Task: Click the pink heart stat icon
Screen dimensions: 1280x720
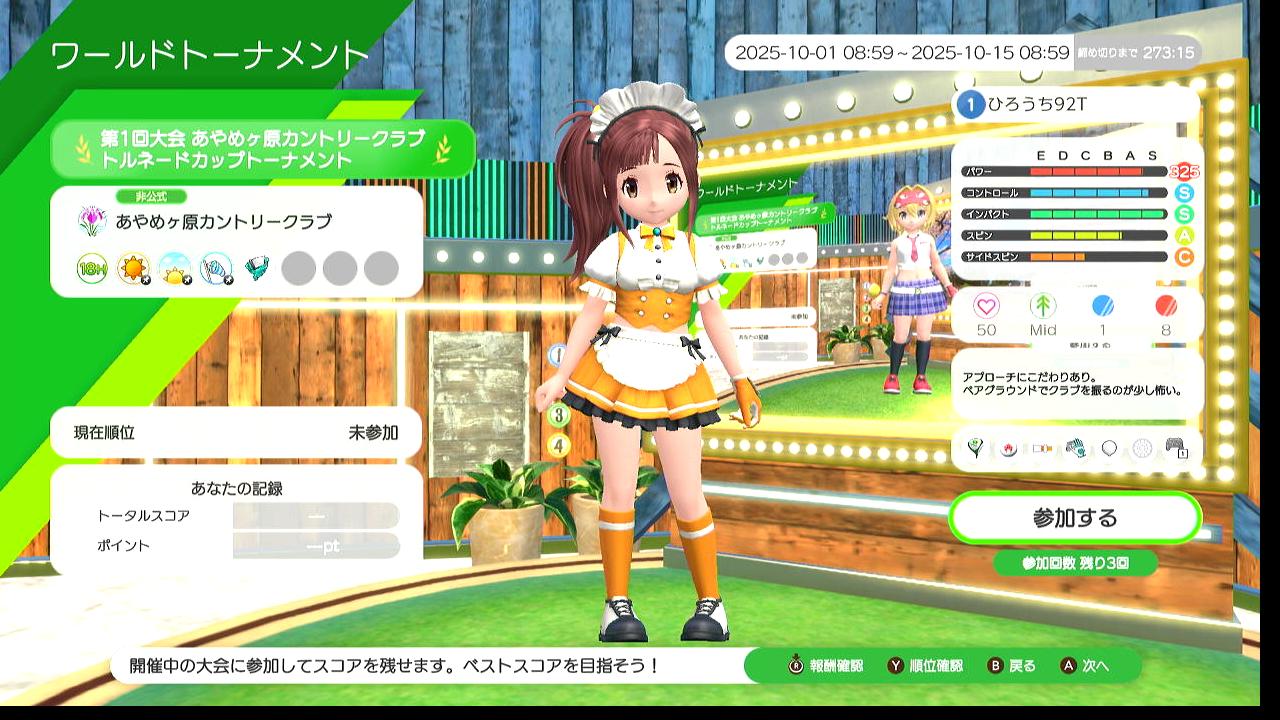Action: pos(986,307)
